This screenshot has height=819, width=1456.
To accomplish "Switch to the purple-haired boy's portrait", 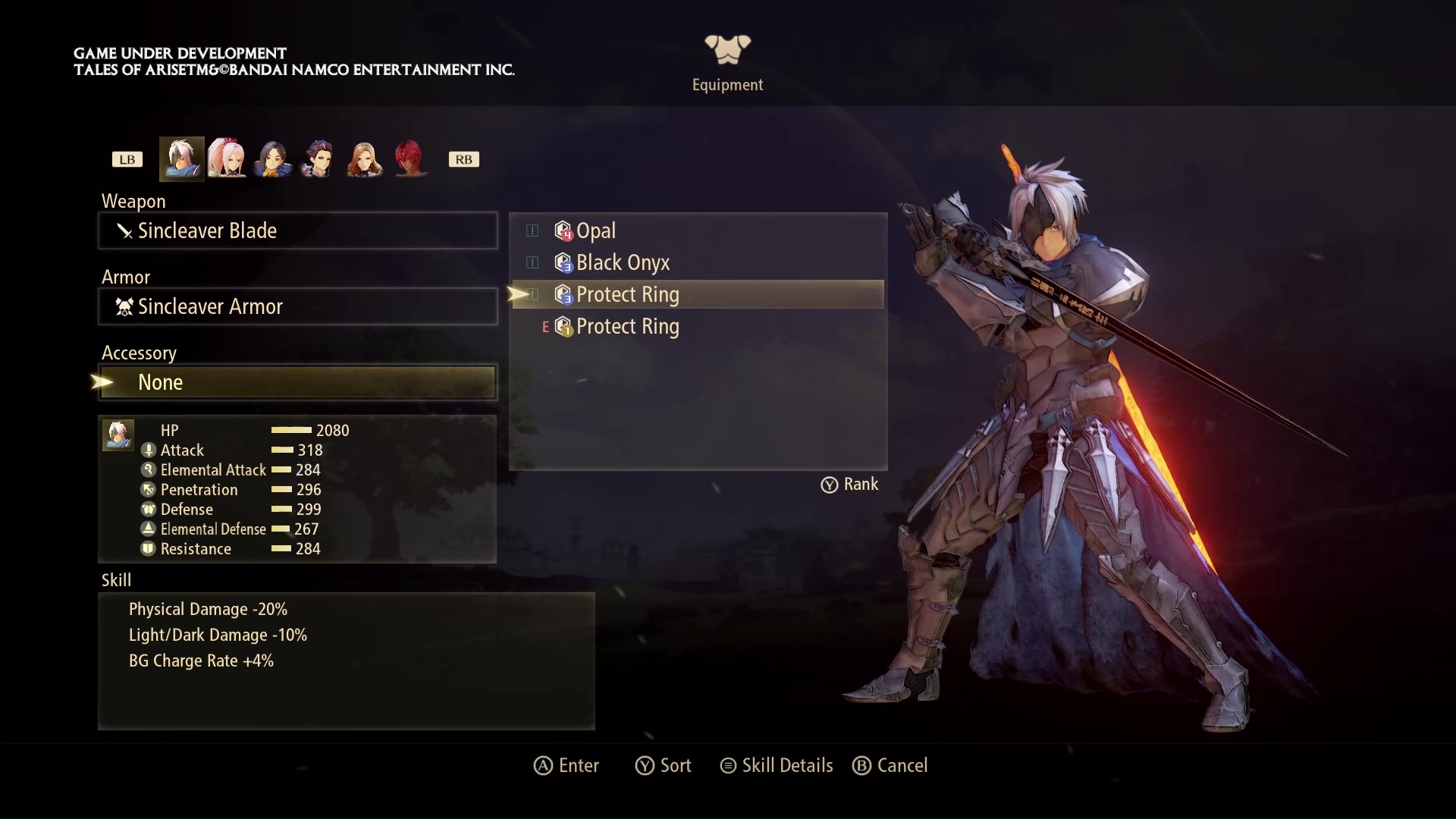I will pyautogui.click(x=318, y=159).
